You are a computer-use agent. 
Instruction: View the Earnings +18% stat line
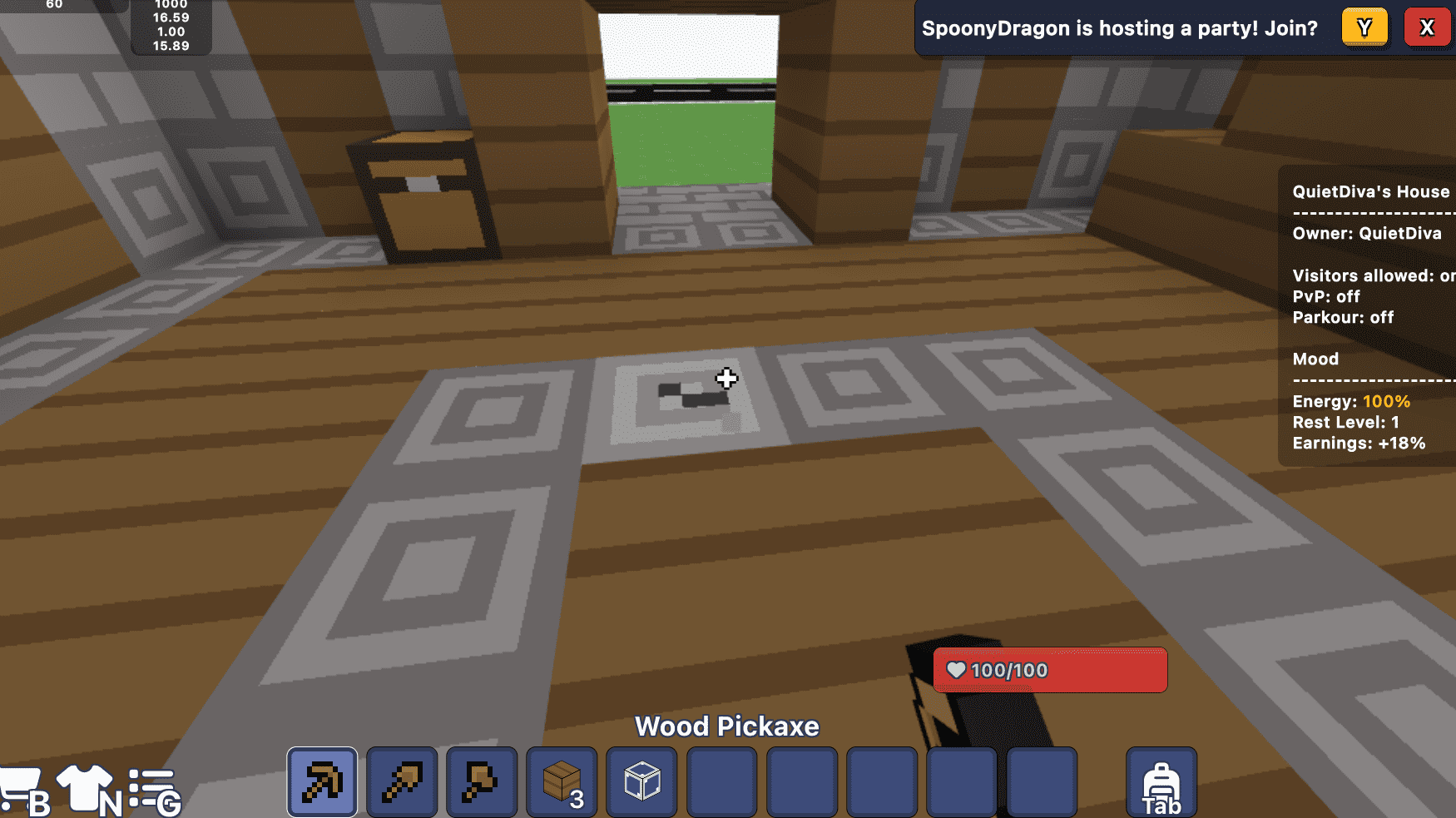click(x=1359, y=444)
